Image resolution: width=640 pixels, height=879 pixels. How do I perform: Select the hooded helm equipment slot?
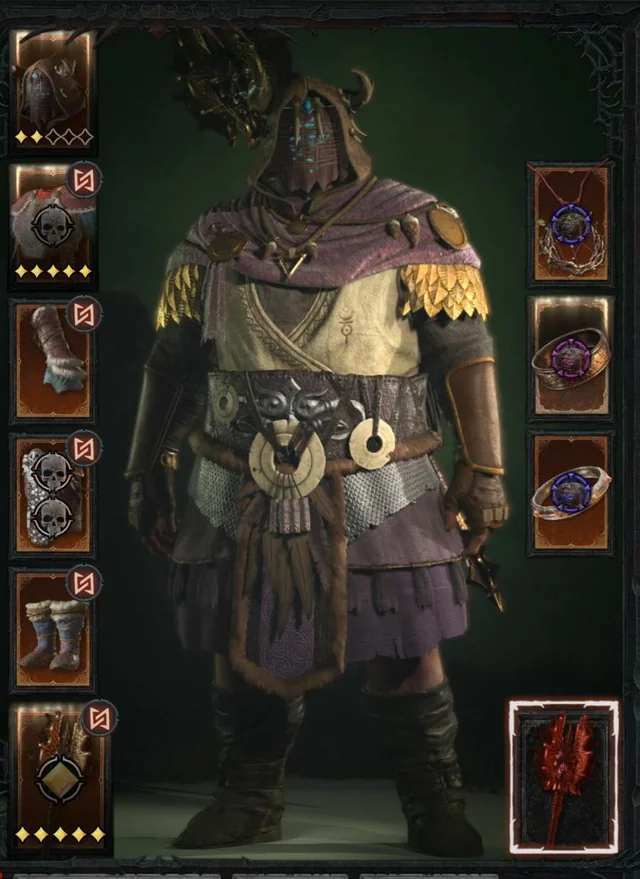(x=53, y=88)
